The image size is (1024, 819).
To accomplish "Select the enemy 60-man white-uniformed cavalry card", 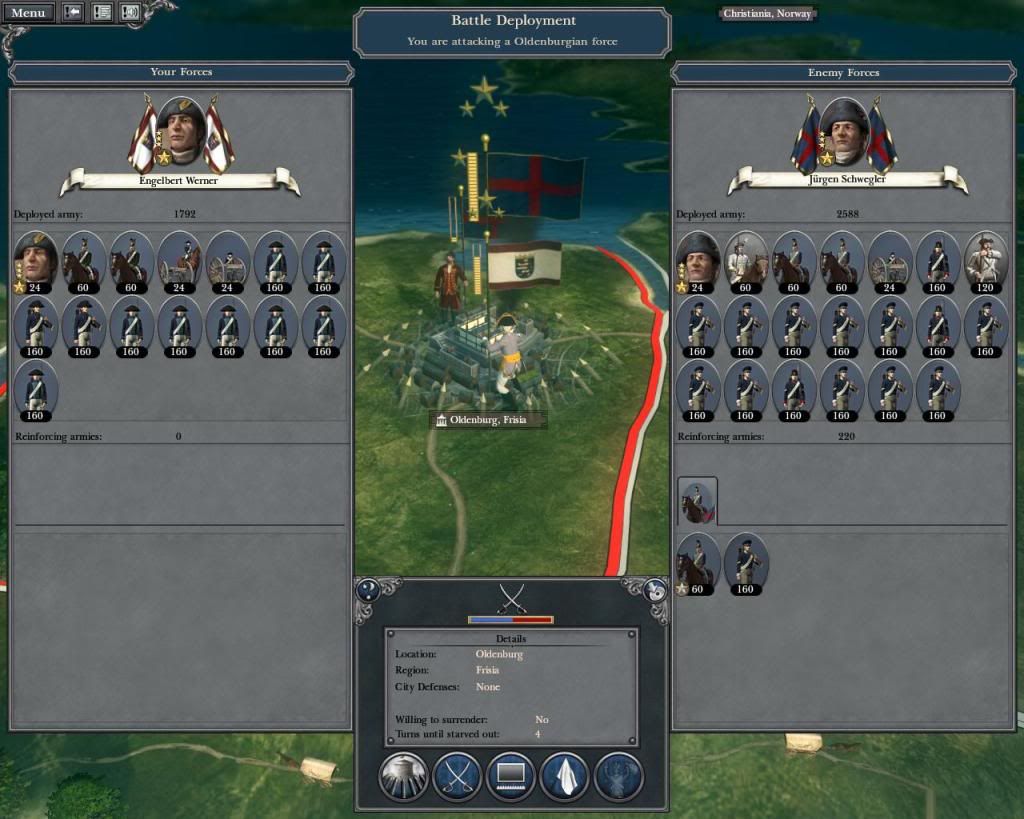I will pyautogui.click(x=745, y=261).
